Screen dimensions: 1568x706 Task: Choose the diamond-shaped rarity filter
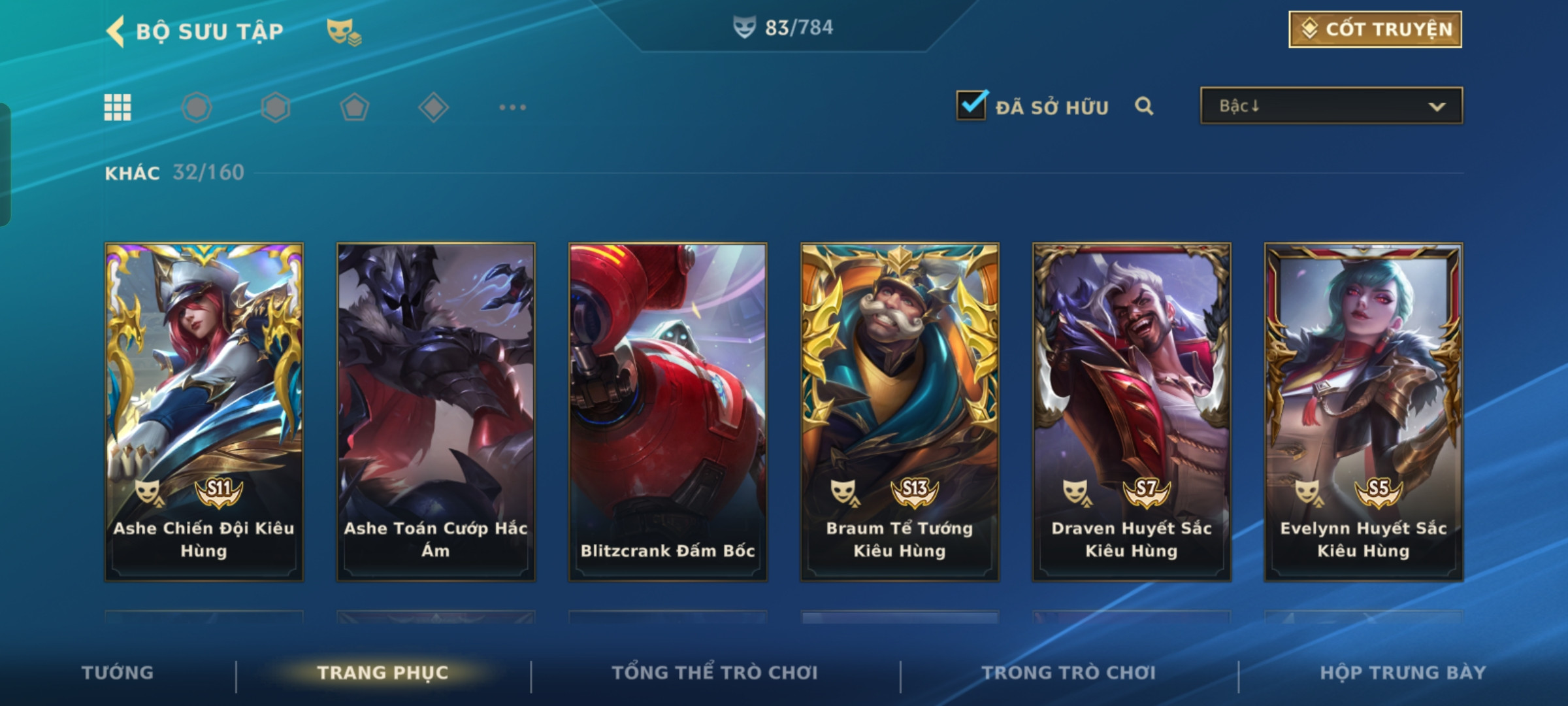pyautogui.click(x=433, y=107)
